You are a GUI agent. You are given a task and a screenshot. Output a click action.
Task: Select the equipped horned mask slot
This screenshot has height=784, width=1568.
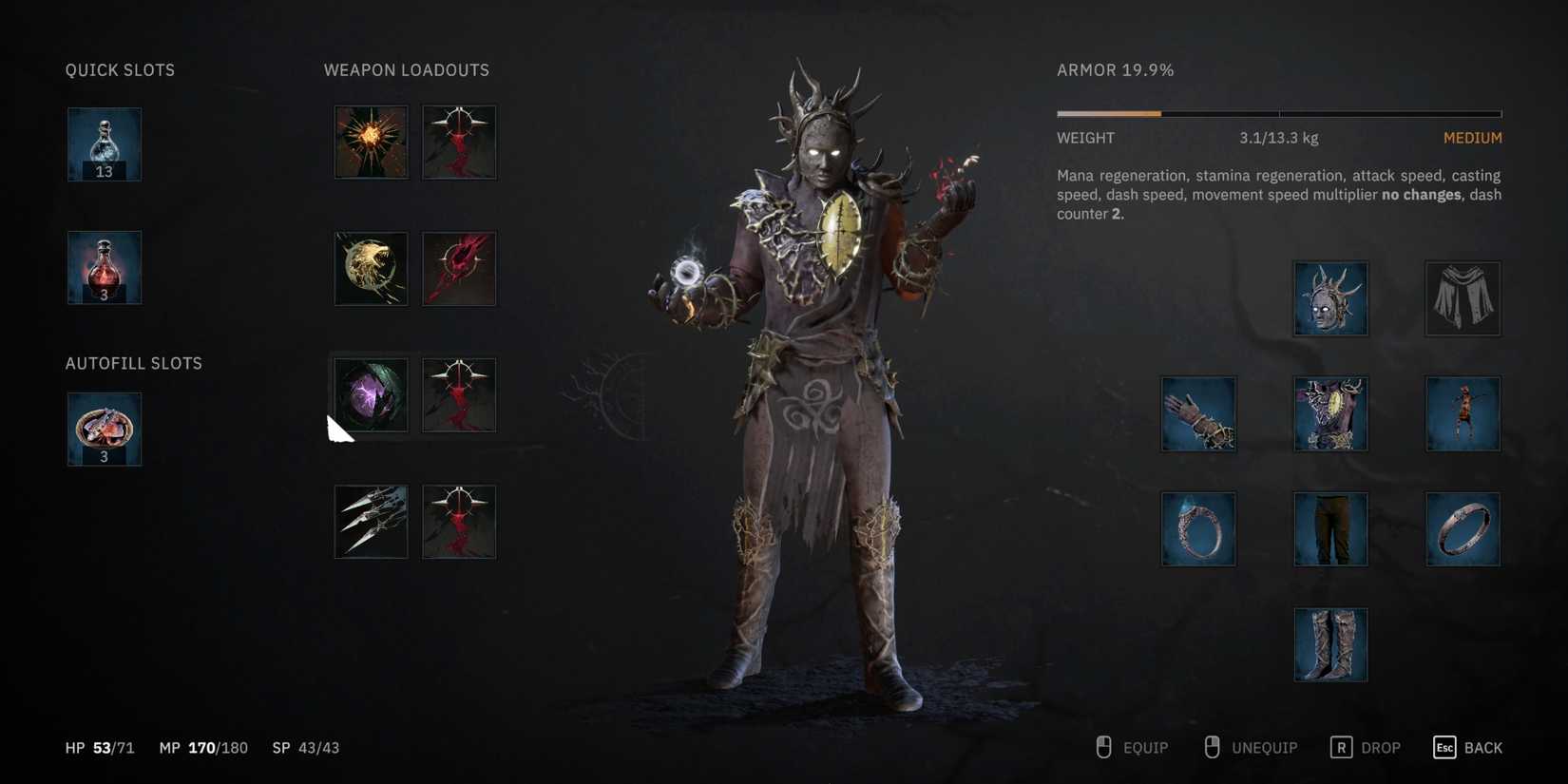coord(1329,299)
